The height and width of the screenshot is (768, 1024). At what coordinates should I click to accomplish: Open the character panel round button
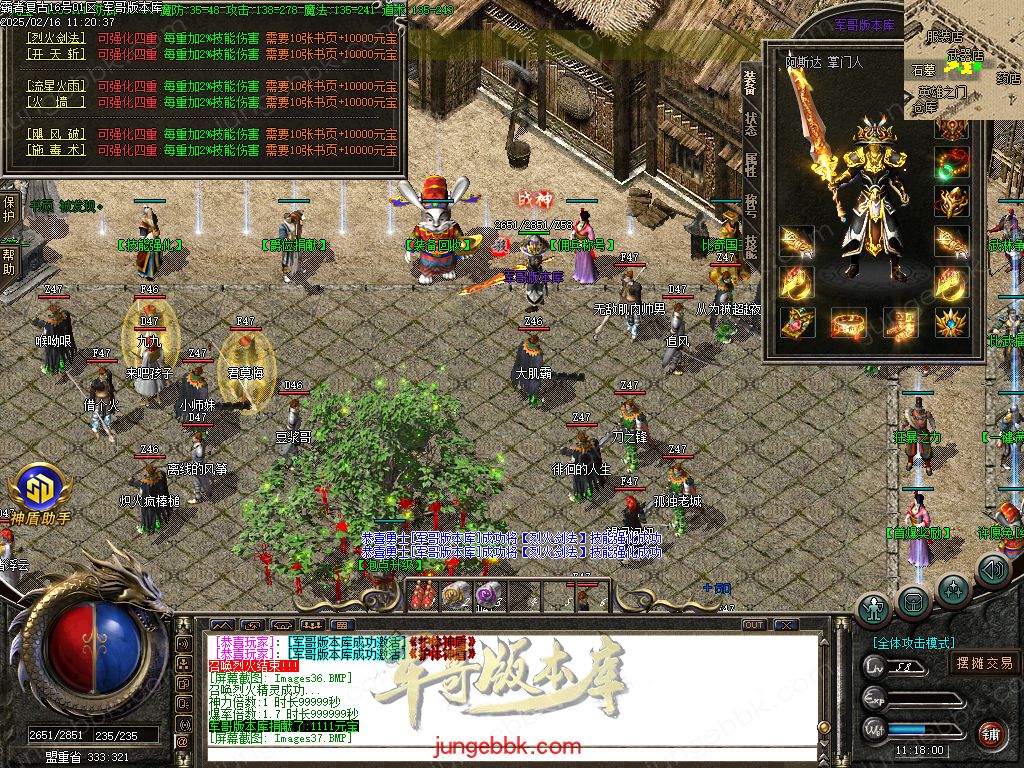874,608
